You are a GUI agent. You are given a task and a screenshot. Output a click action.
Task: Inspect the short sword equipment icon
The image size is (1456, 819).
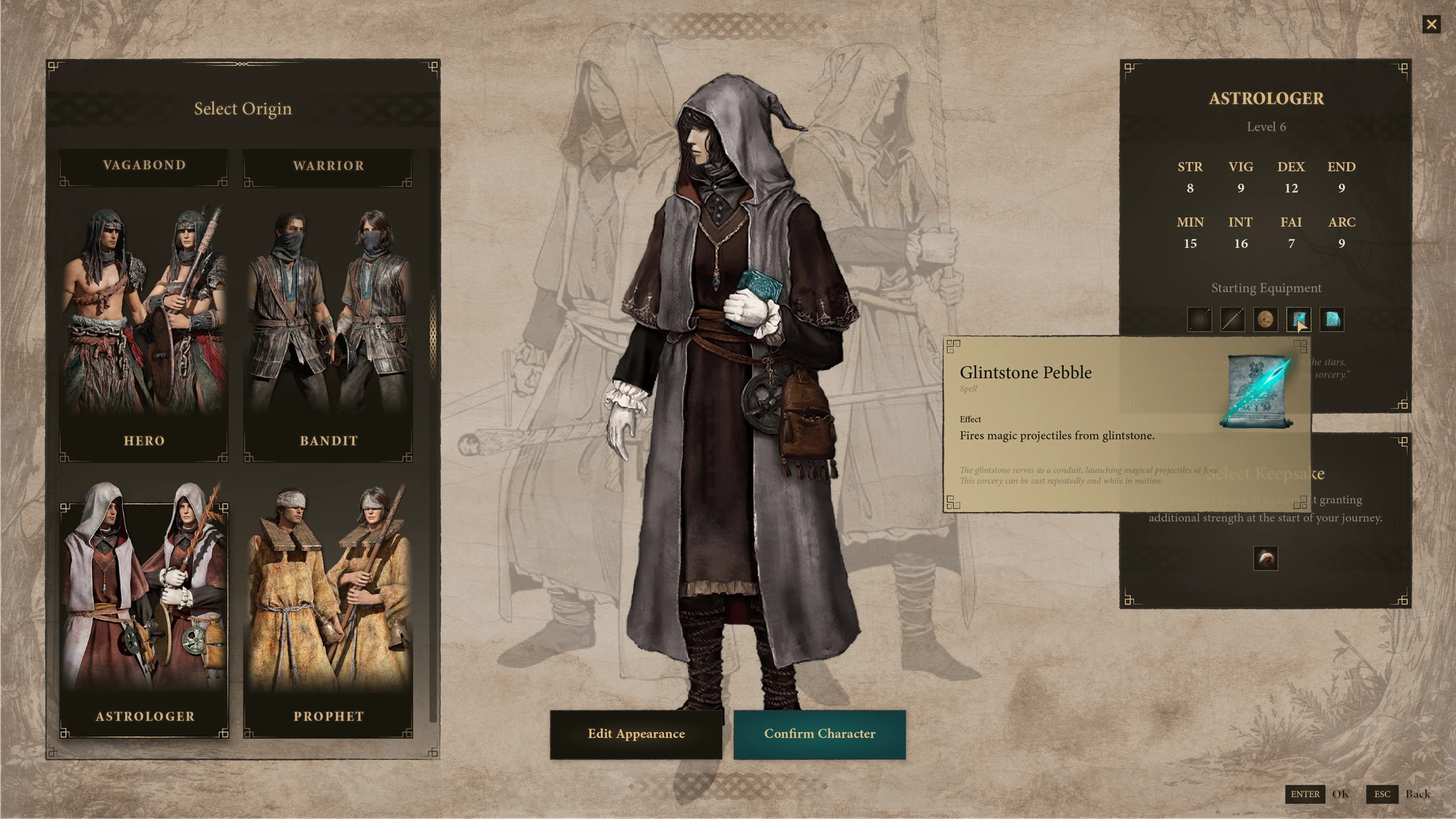(1232, 319)
